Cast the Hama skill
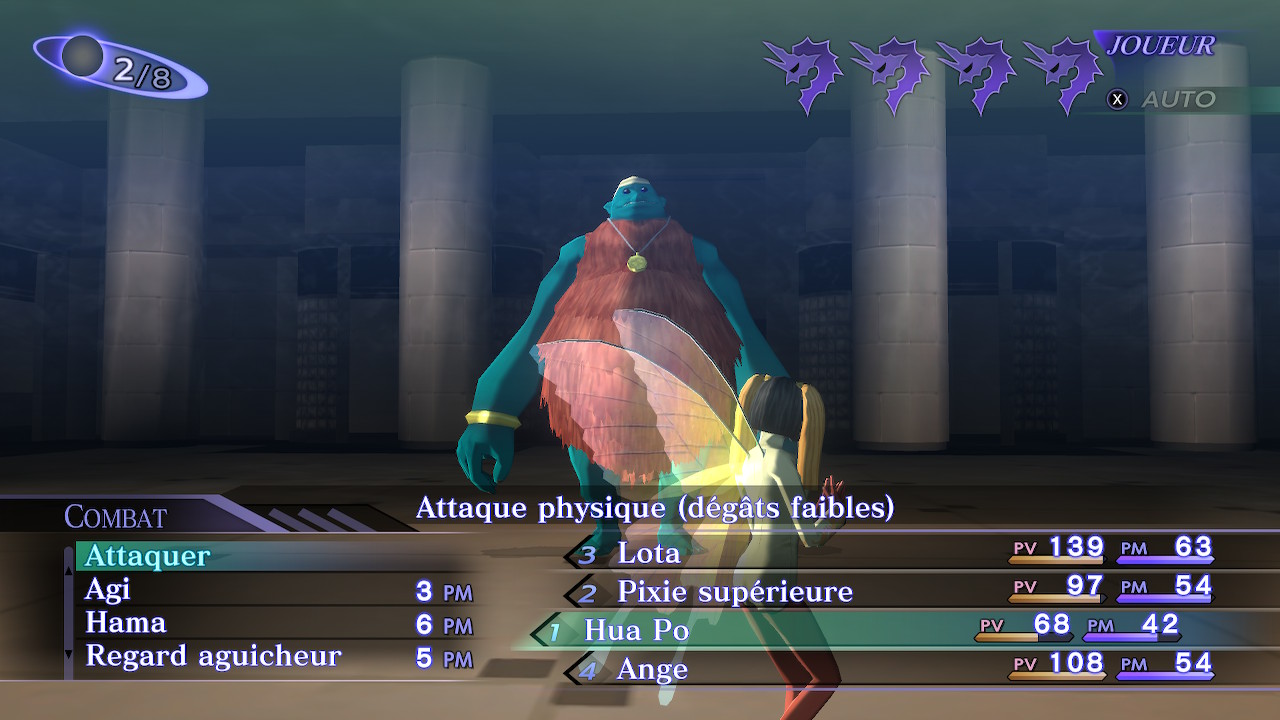The image size is (1280, 720). [x=125, y=623]
